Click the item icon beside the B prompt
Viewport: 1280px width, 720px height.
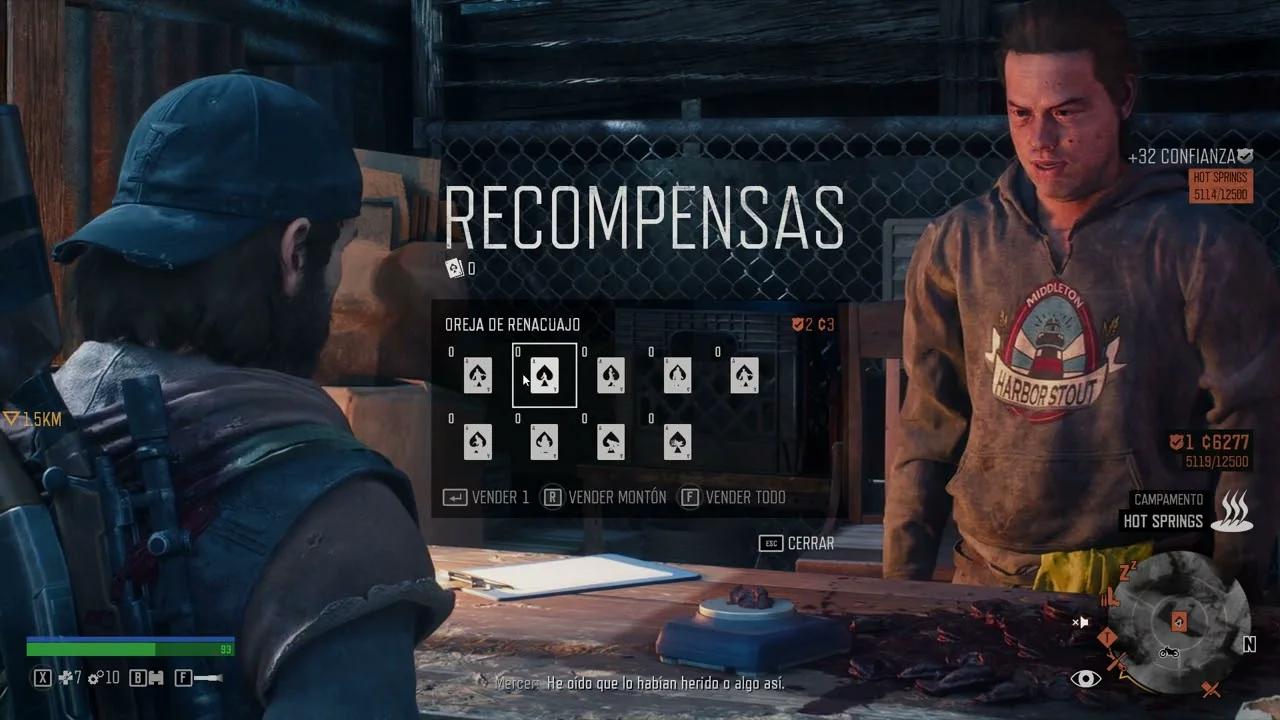pos(156,678)
